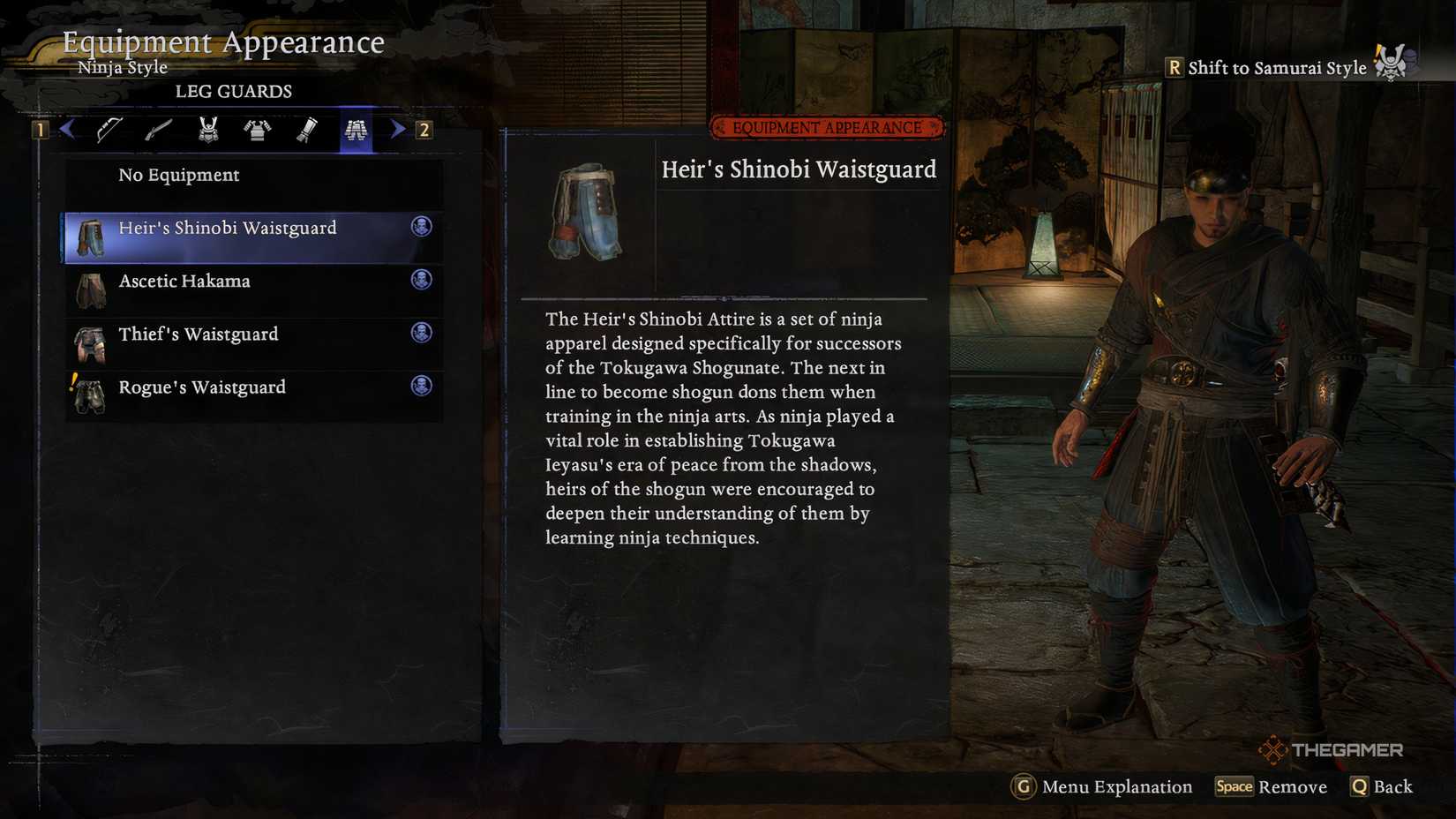1456x819 pixels.
Task: Click the ninja face icon beside Ascetic Hakama
Action: coord(424,280)
